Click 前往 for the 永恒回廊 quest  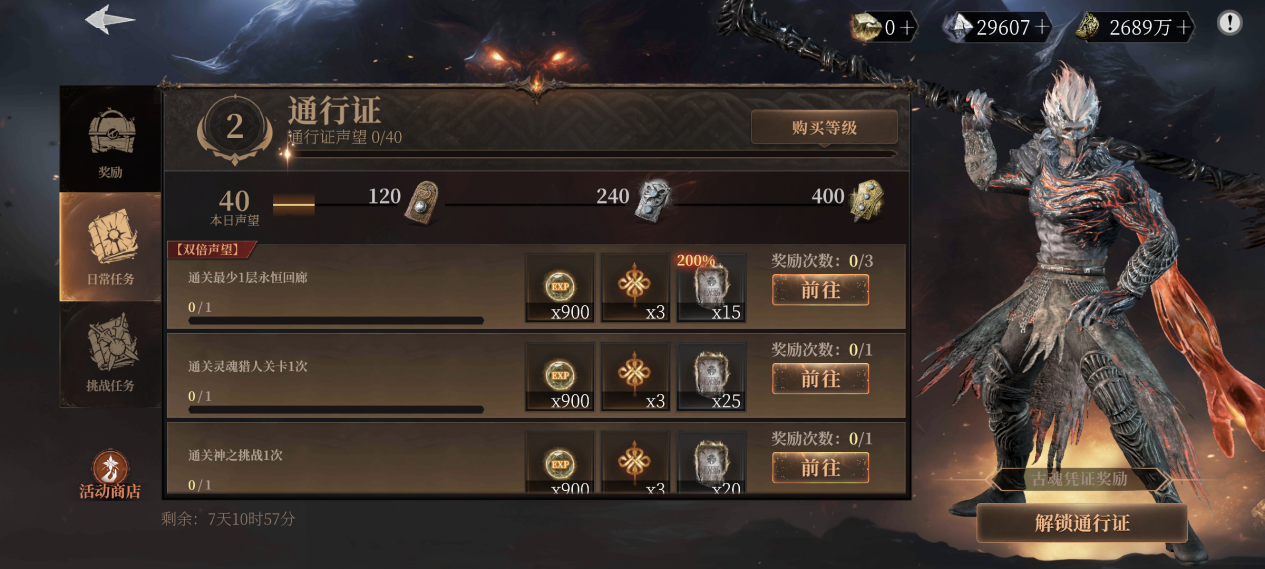point(820,290)
